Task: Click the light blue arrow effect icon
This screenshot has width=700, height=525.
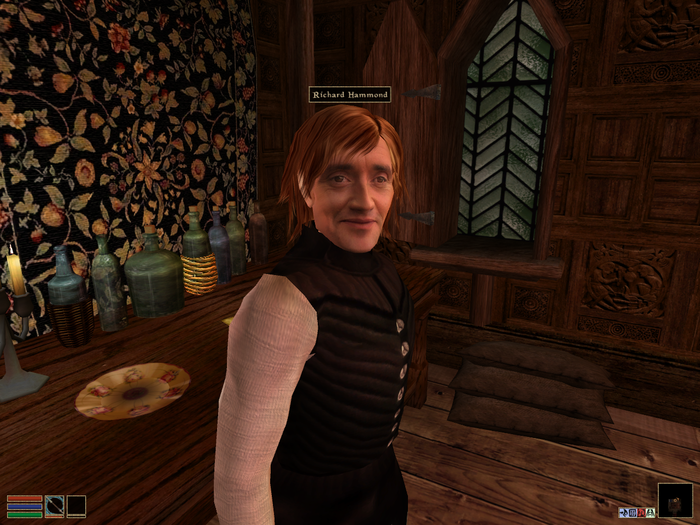Action: click(622, 512)
